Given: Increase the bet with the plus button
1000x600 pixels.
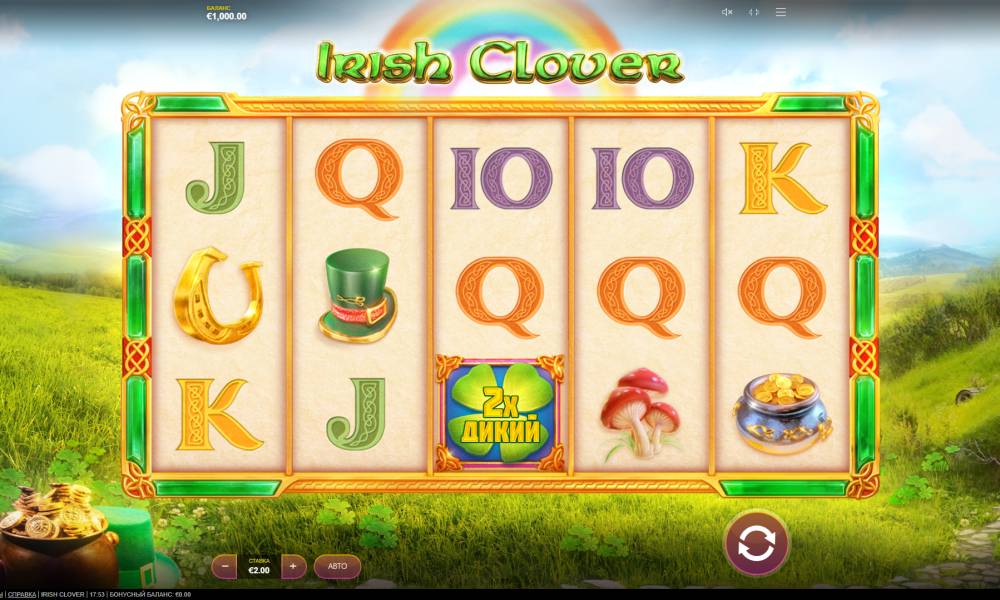Looking at the screenshot, I should coord(293,566).
